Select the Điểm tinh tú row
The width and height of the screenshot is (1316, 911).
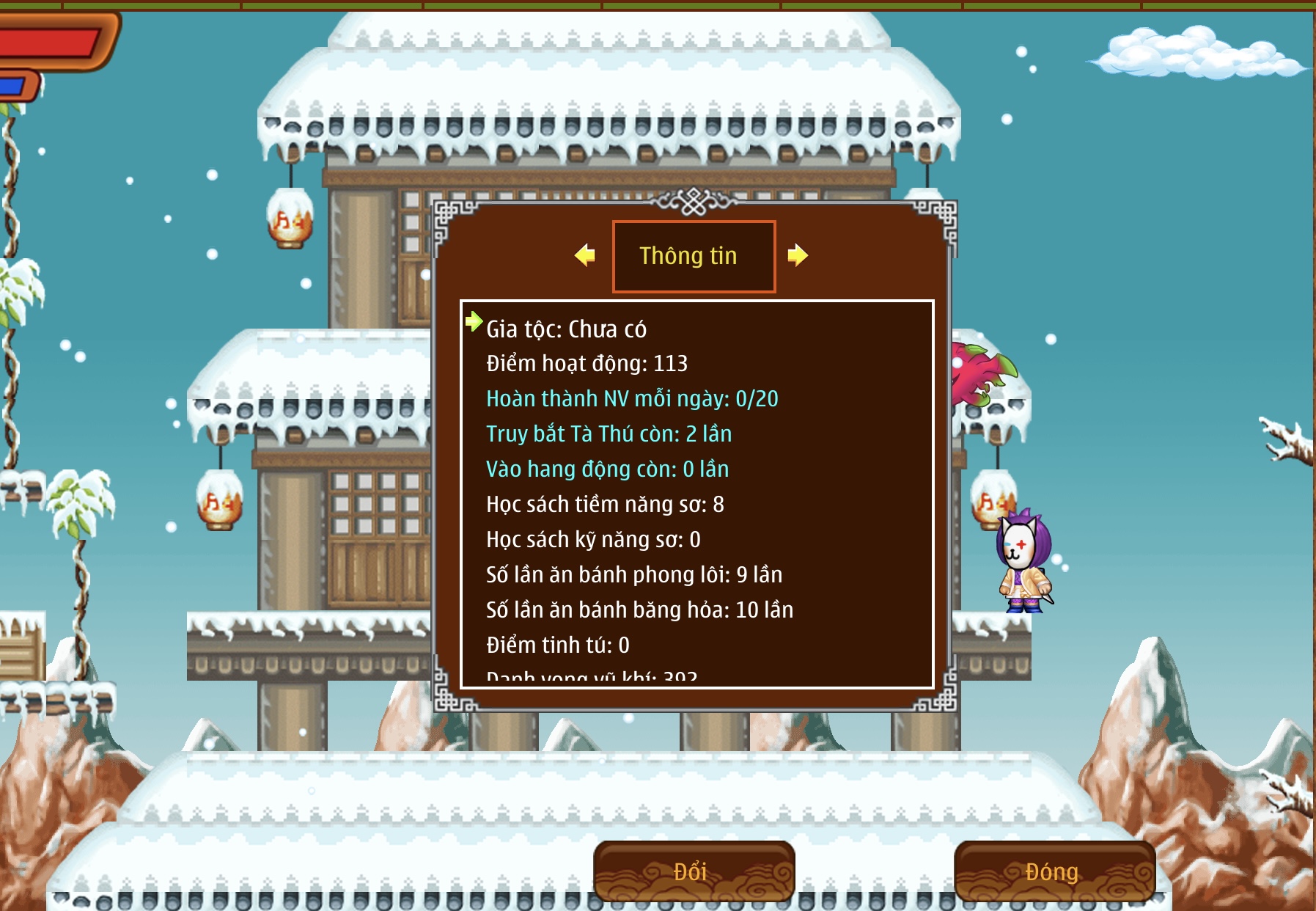click(557, 645)
